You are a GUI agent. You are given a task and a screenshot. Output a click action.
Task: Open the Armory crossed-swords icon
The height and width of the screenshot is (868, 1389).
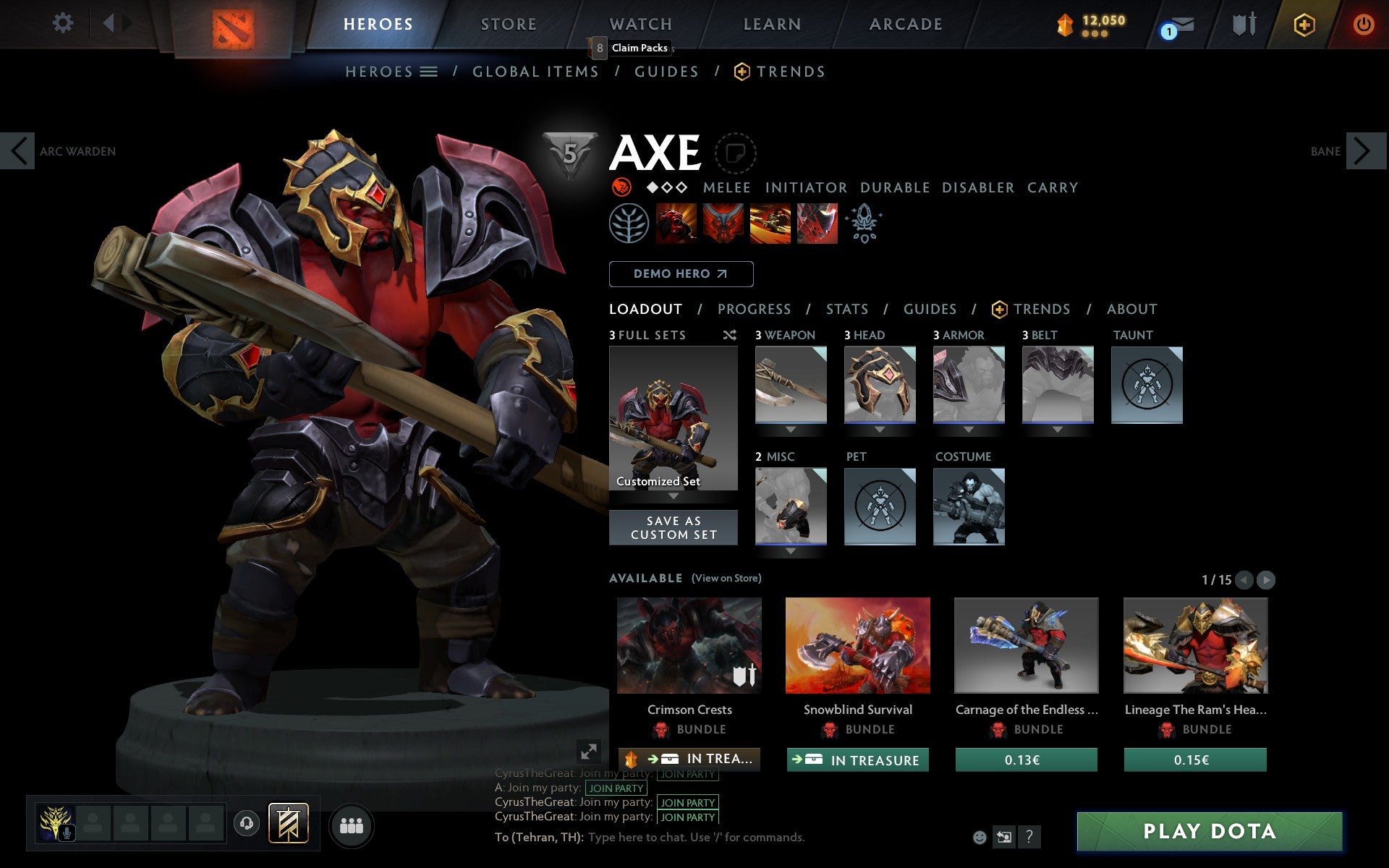point(1243,23)
